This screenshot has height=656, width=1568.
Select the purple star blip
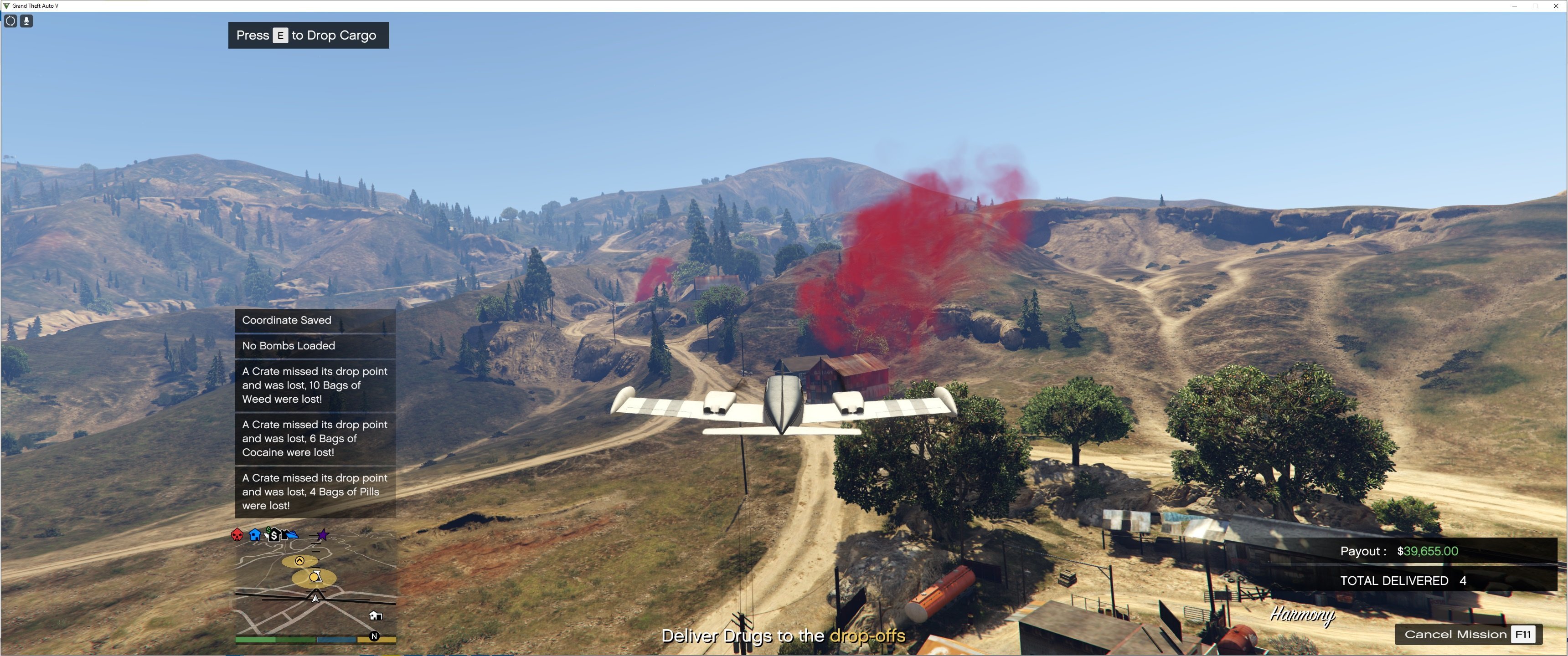[x=323, y=535]
